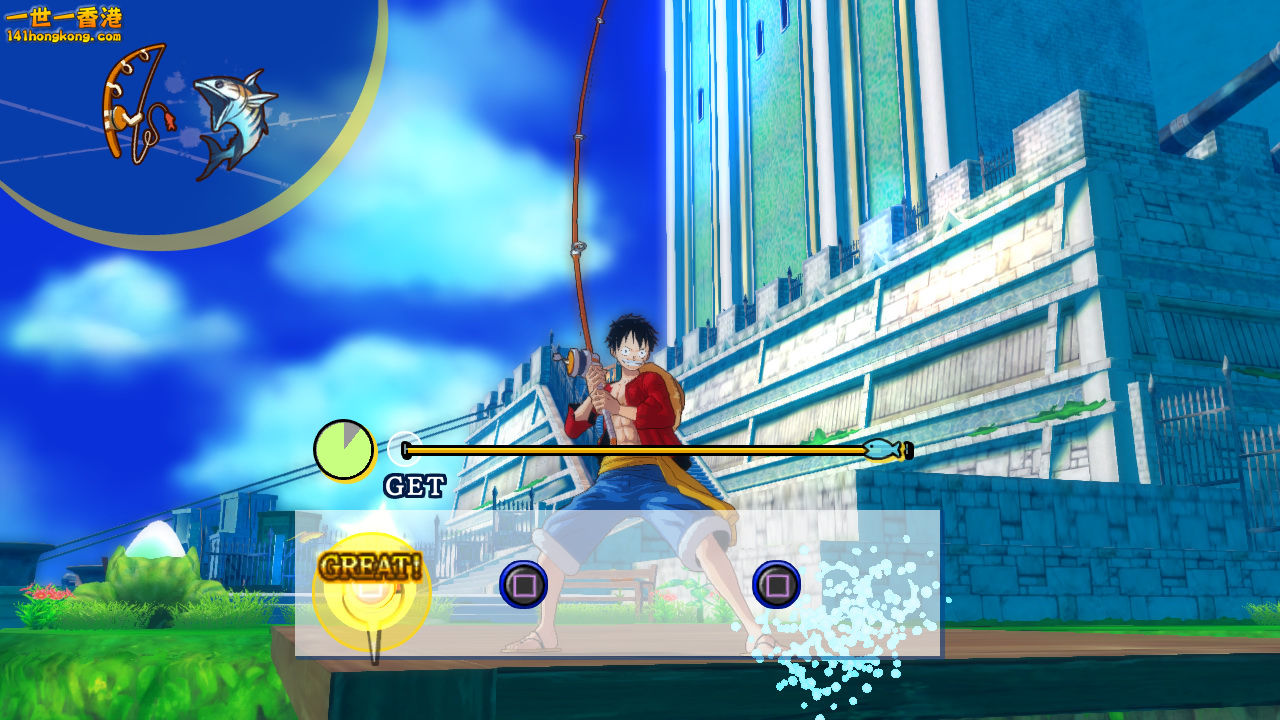Click the hook end of the catch gauge
Screen dimensions: 1280x720
(x=908, y=450)
